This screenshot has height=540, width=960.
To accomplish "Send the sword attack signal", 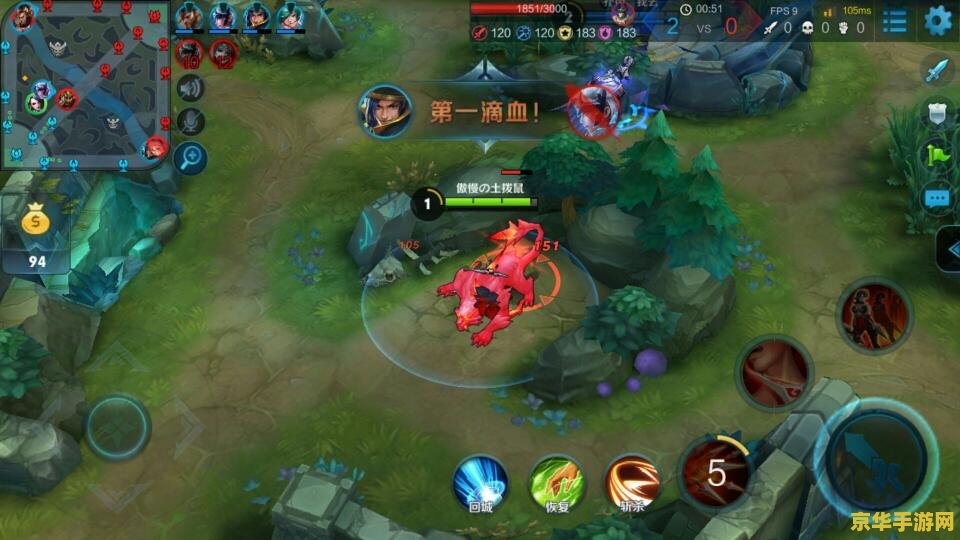I will pyautogui.click(x=936, y=71).
